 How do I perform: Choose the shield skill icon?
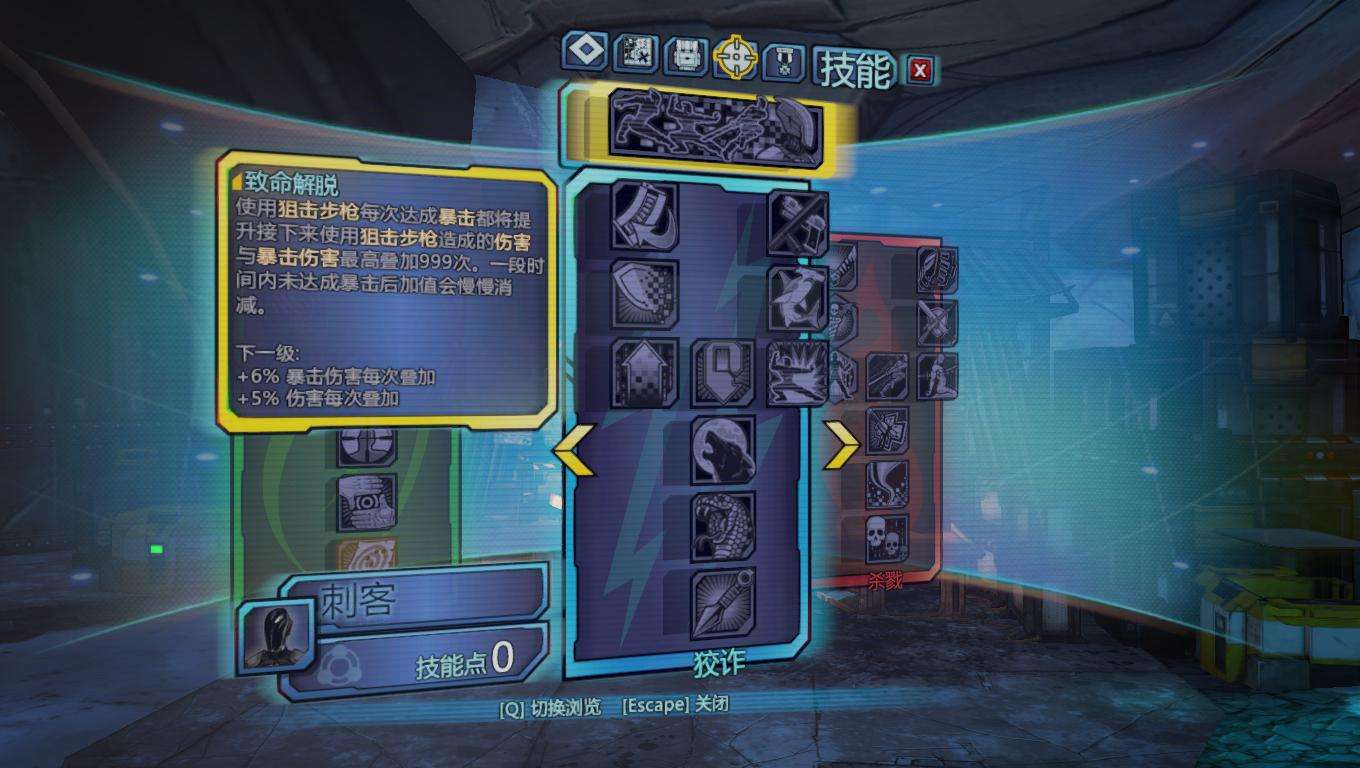click(645, 293)
